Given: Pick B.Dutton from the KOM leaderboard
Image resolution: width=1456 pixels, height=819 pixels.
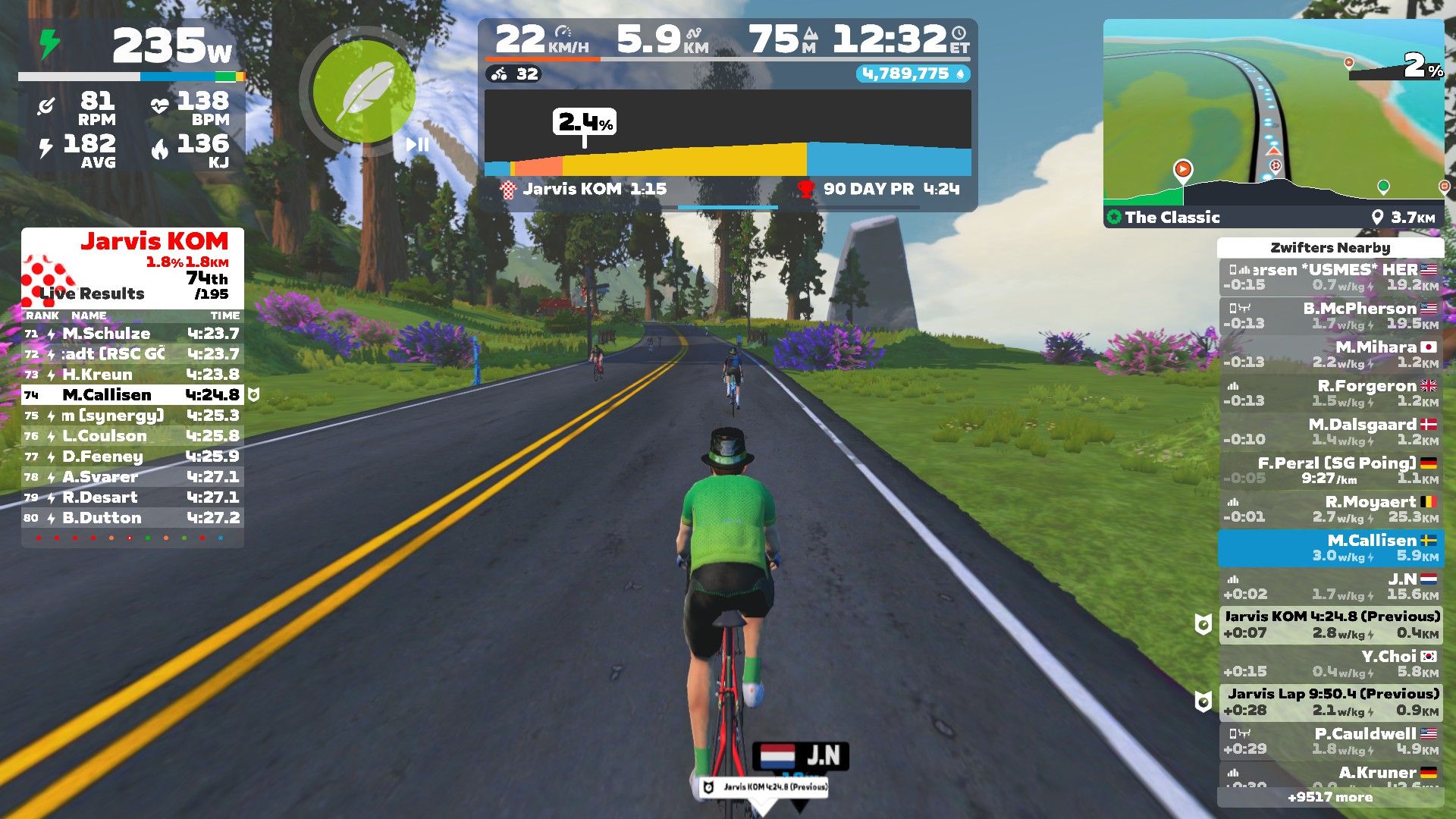Looking at the screenshot, I should (x=133, y=518).
